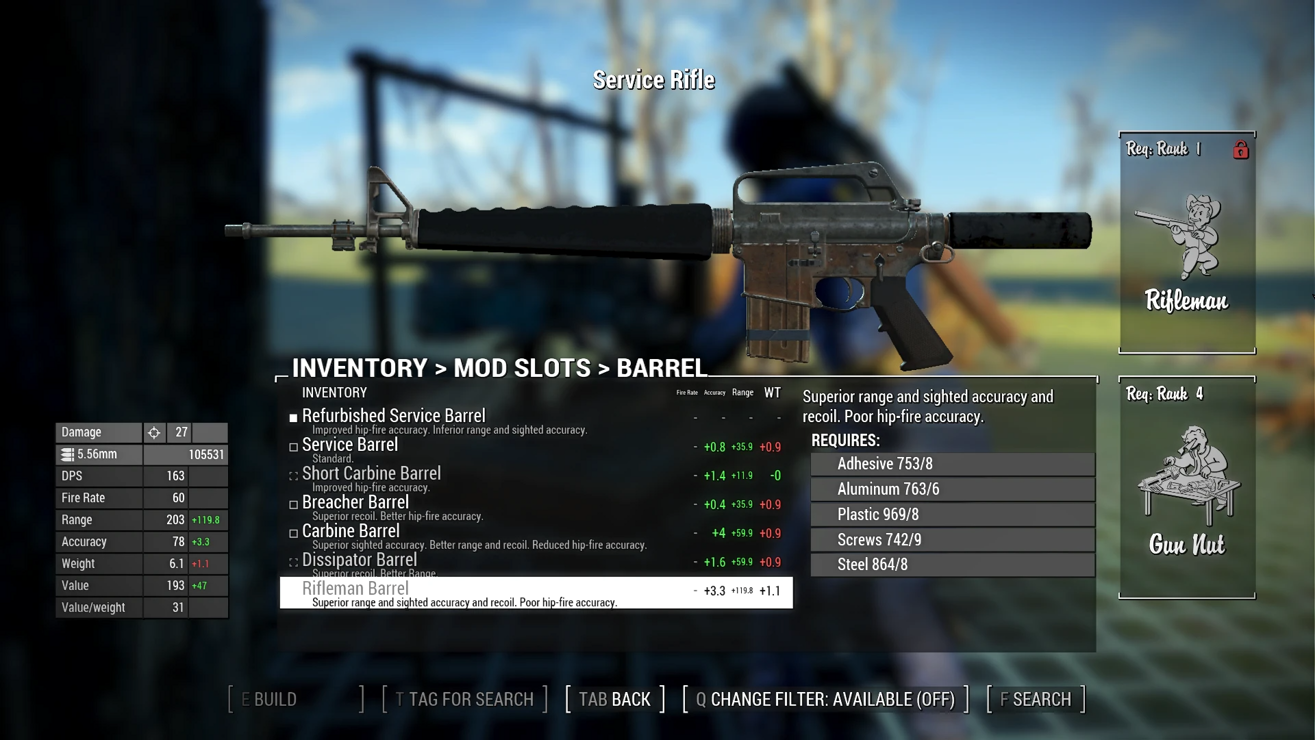1315x740 pixels.
Task: Click the Rifleman perk card
Action: click(1187, 243)
